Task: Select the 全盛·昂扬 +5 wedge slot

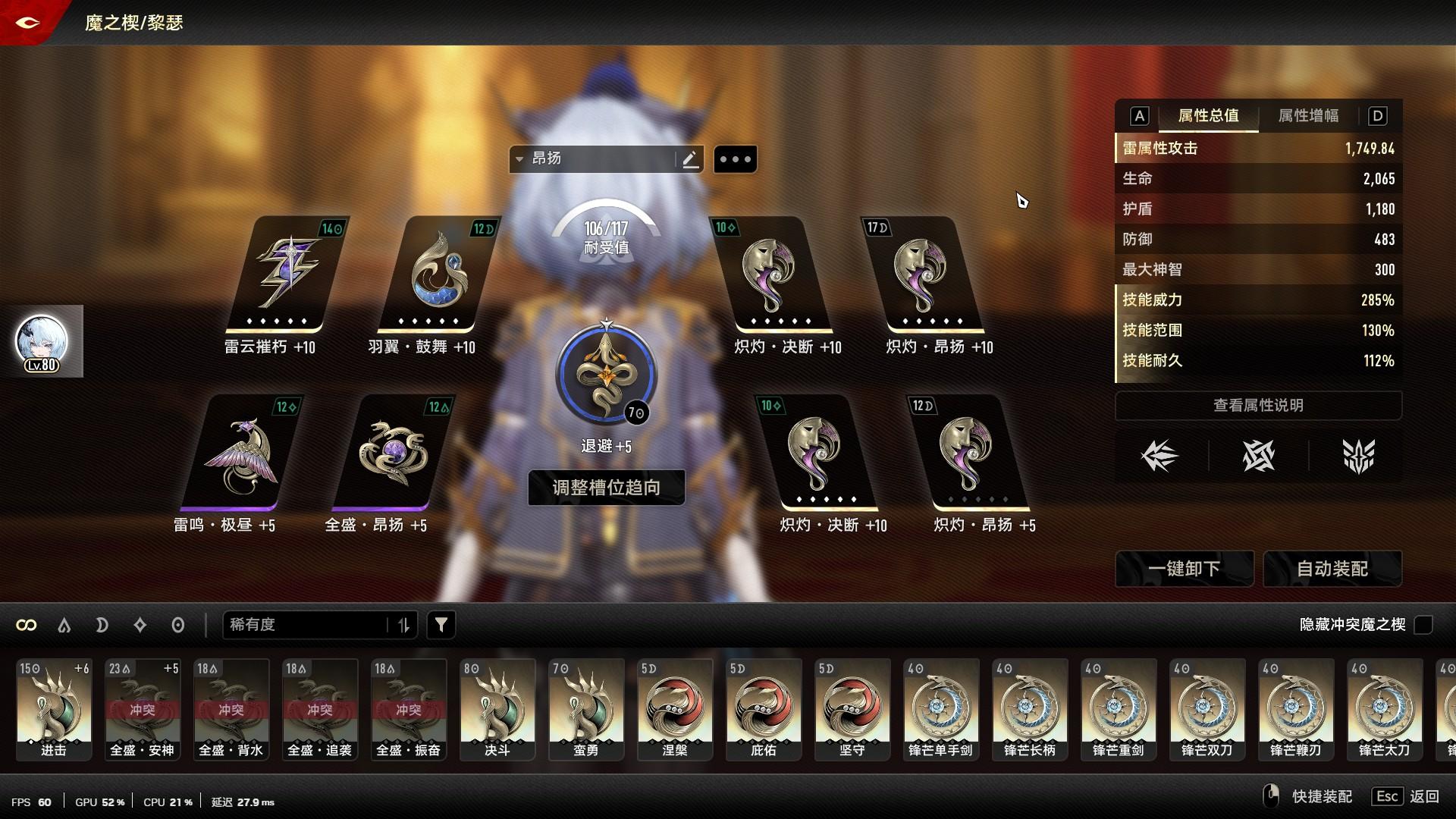Action: point(392,453)
